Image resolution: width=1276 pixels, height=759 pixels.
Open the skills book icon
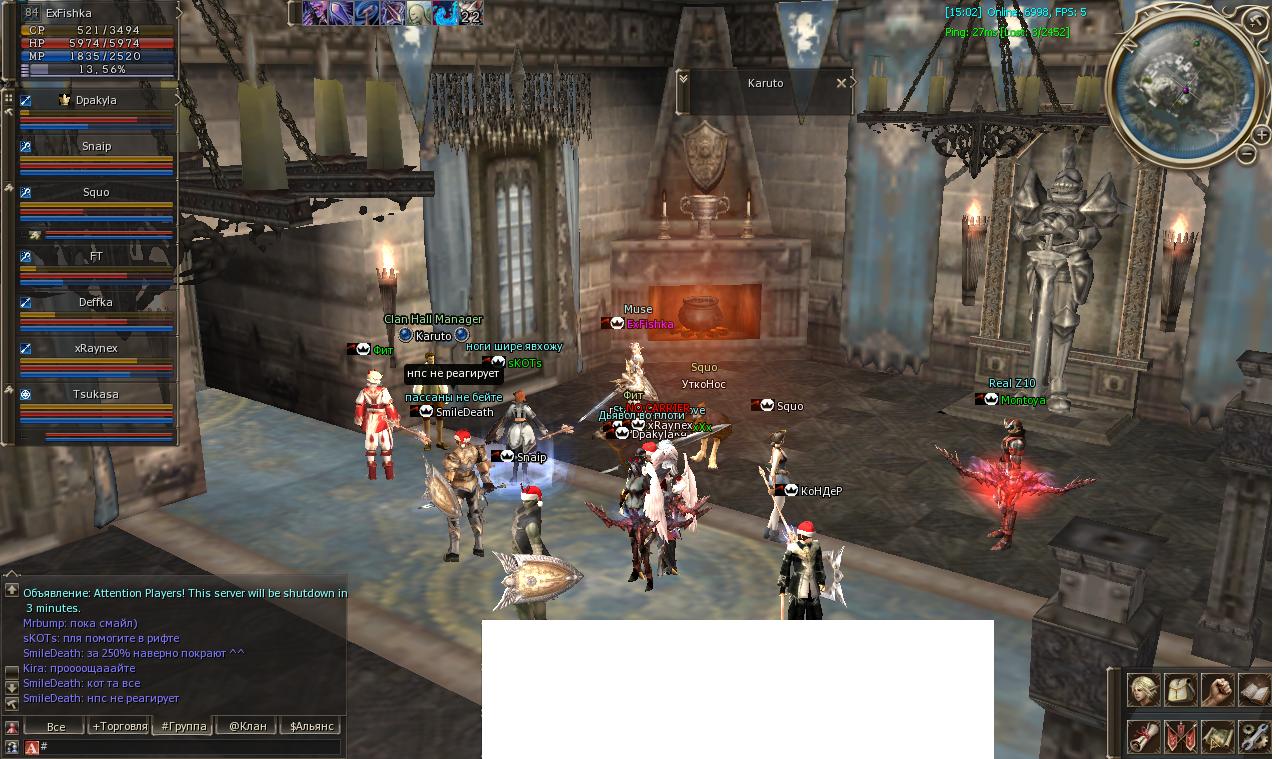(1253, 690)
